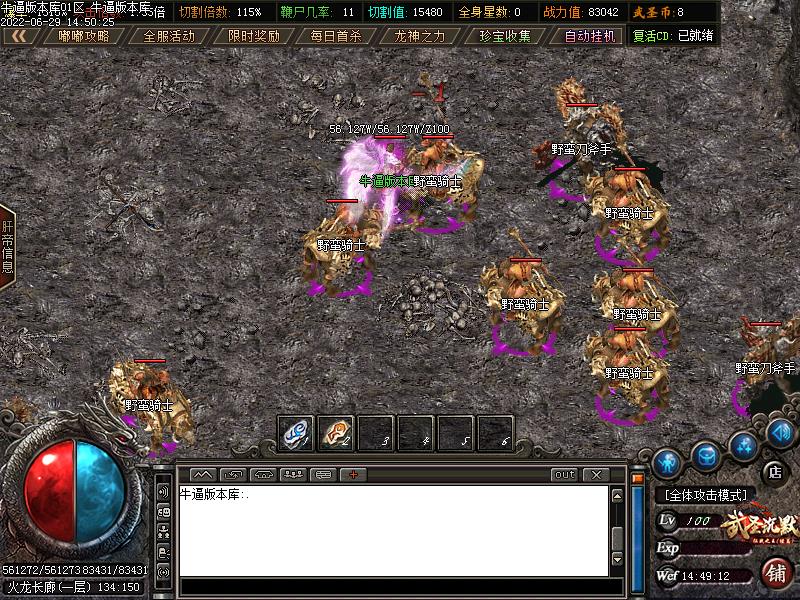Open the 肝帝信息 side tab
Image resolution: width=800 pixels, height=600 pixels.
coord(7,247)
